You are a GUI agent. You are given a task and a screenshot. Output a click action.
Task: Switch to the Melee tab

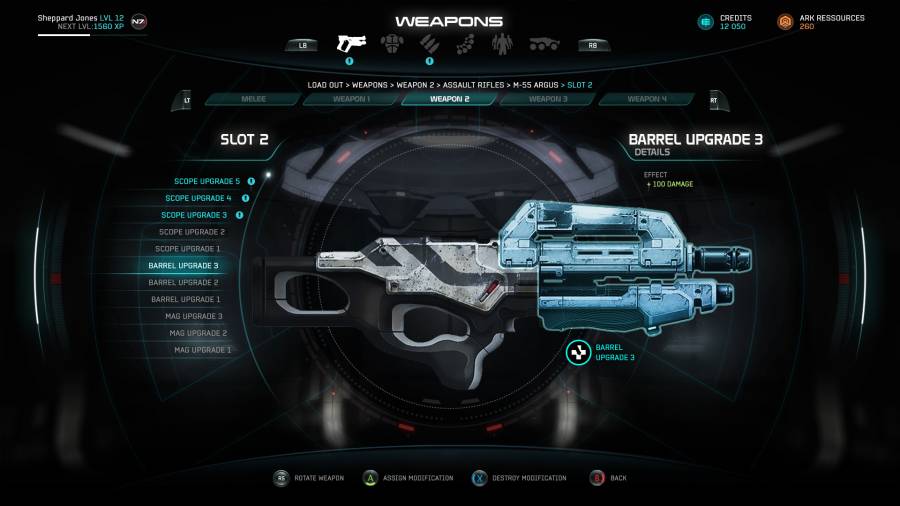(x=253, y=99)
